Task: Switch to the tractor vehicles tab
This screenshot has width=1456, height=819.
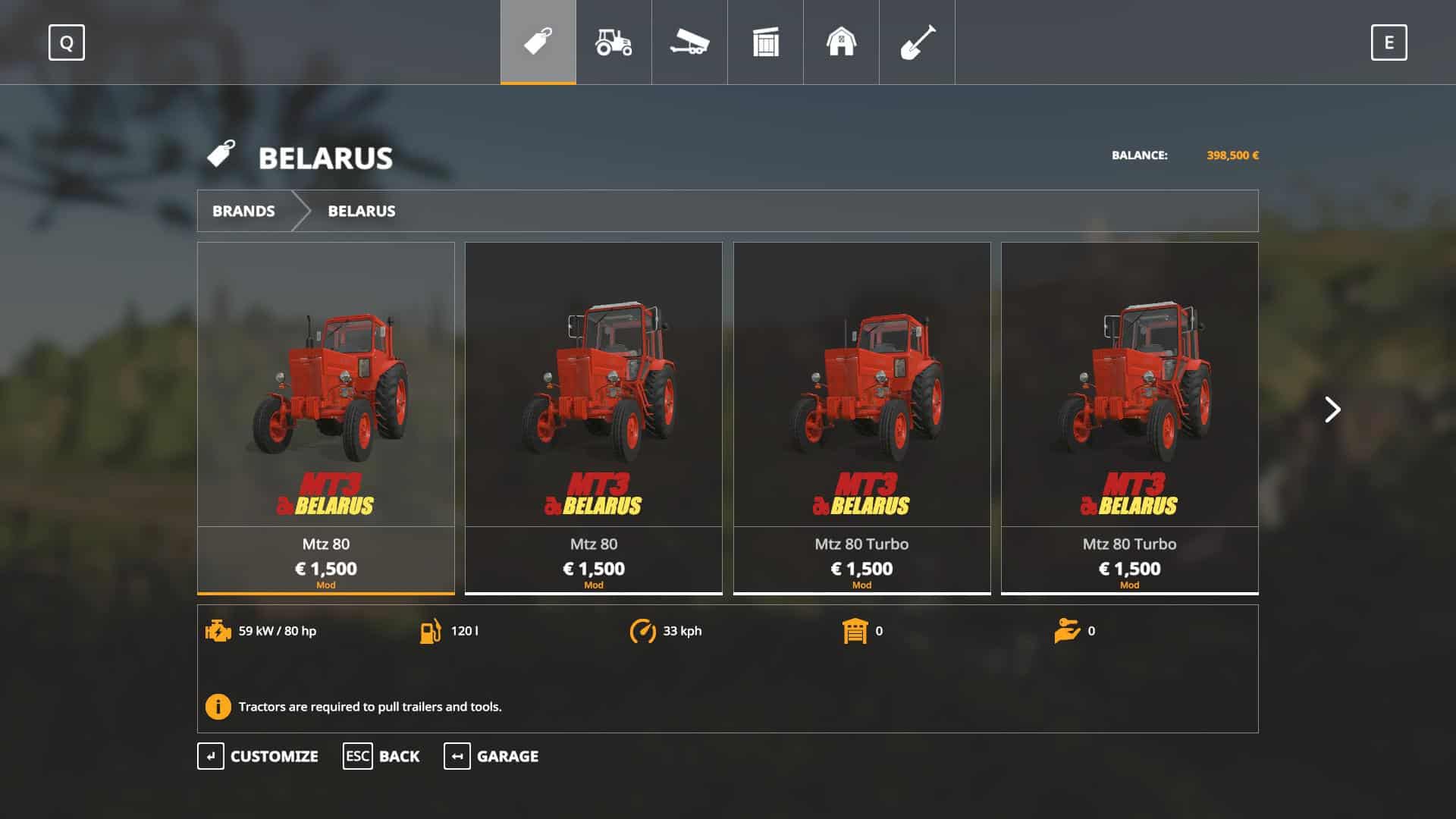Action: [613, 42]
